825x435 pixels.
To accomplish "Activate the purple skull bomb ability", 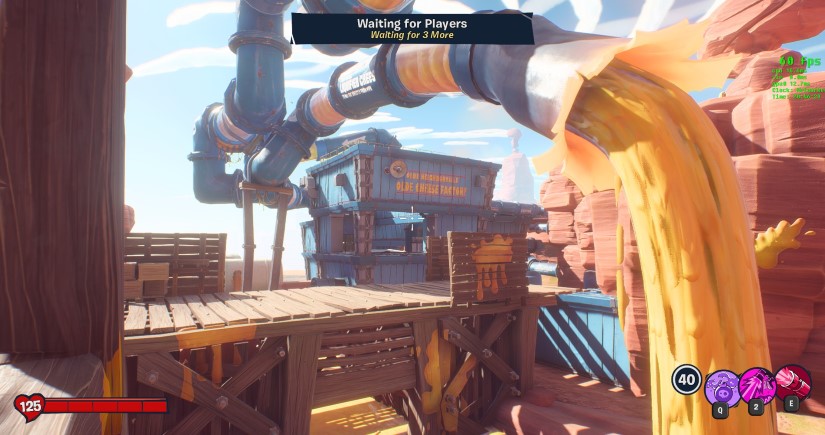I will pyautogui.click(x=722, y=387).
